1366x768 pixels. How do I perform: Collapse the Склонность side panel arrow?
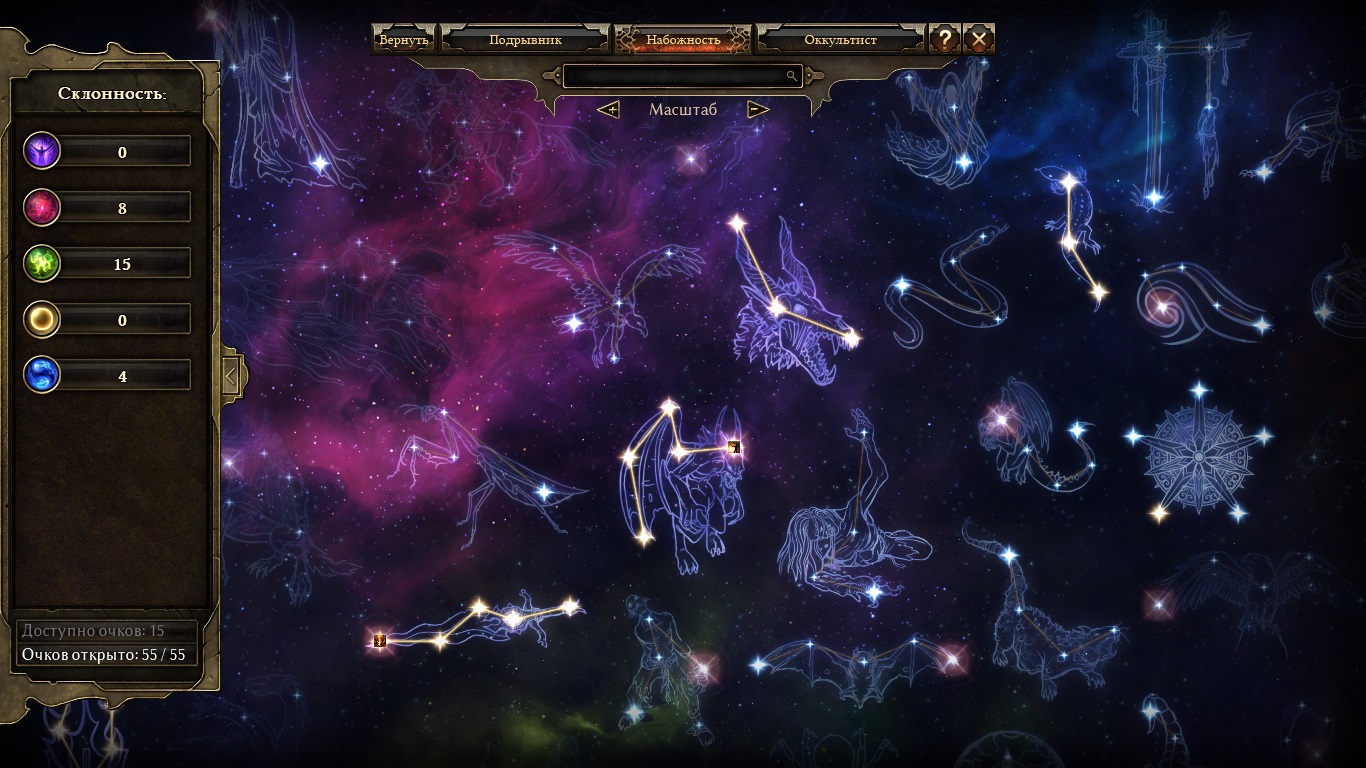pyautogui.click(x=231, y=376)
